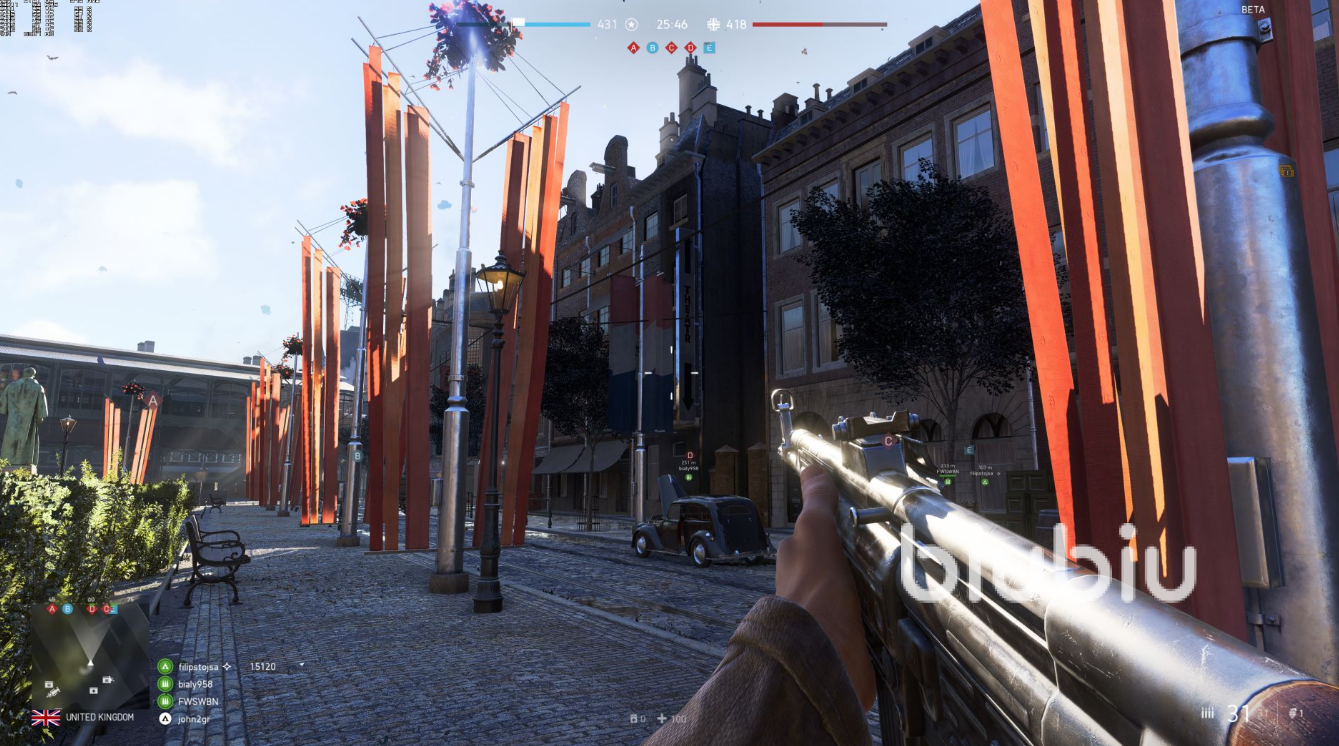Select objective D in the top flag row
The height and width of the screenshot is (746, 1339).
click(x=690, y=47)
